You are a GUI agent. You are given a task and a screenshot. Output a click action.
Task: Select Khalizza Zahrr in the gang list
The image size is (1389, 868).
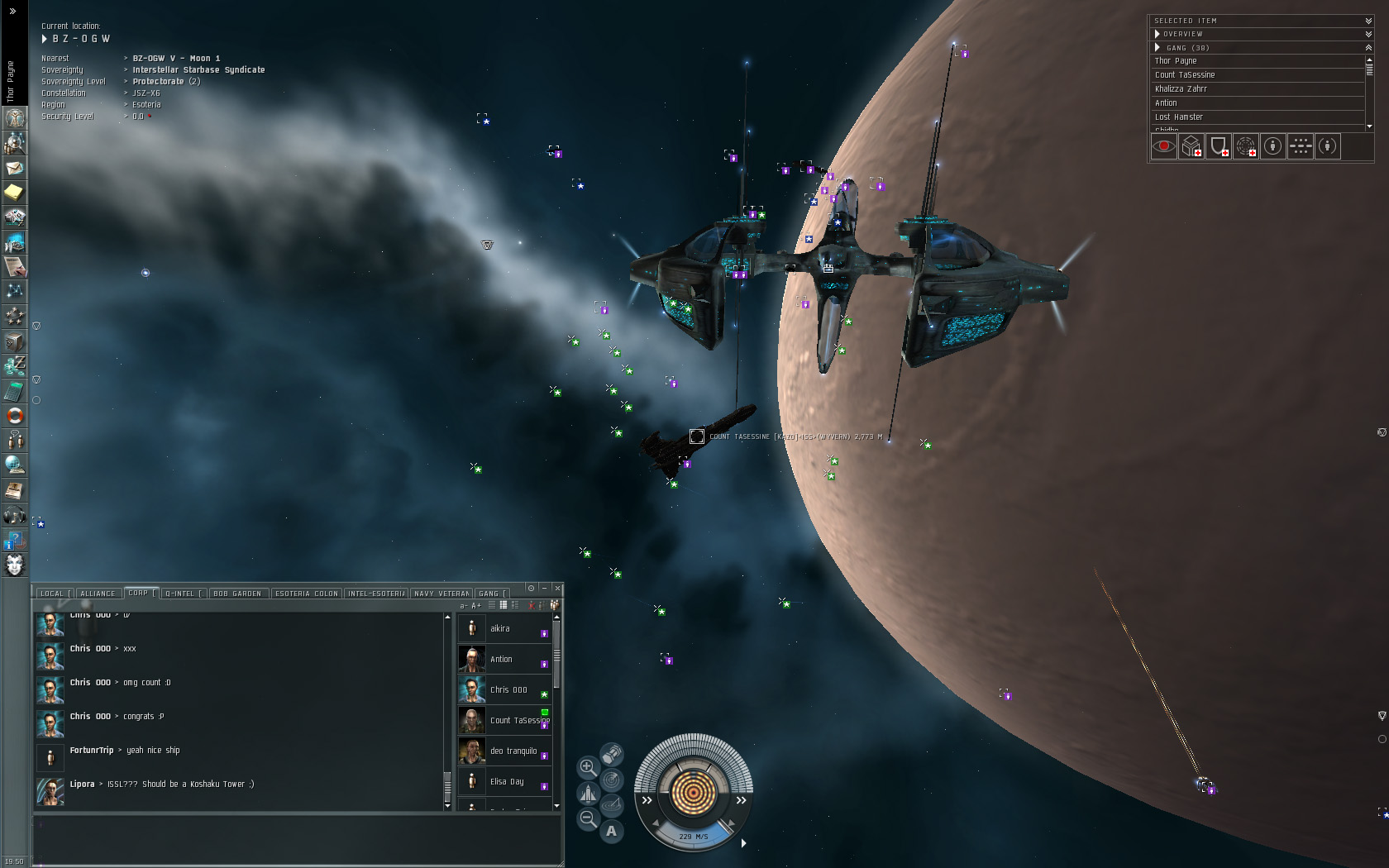click(x=1181, y=89)
